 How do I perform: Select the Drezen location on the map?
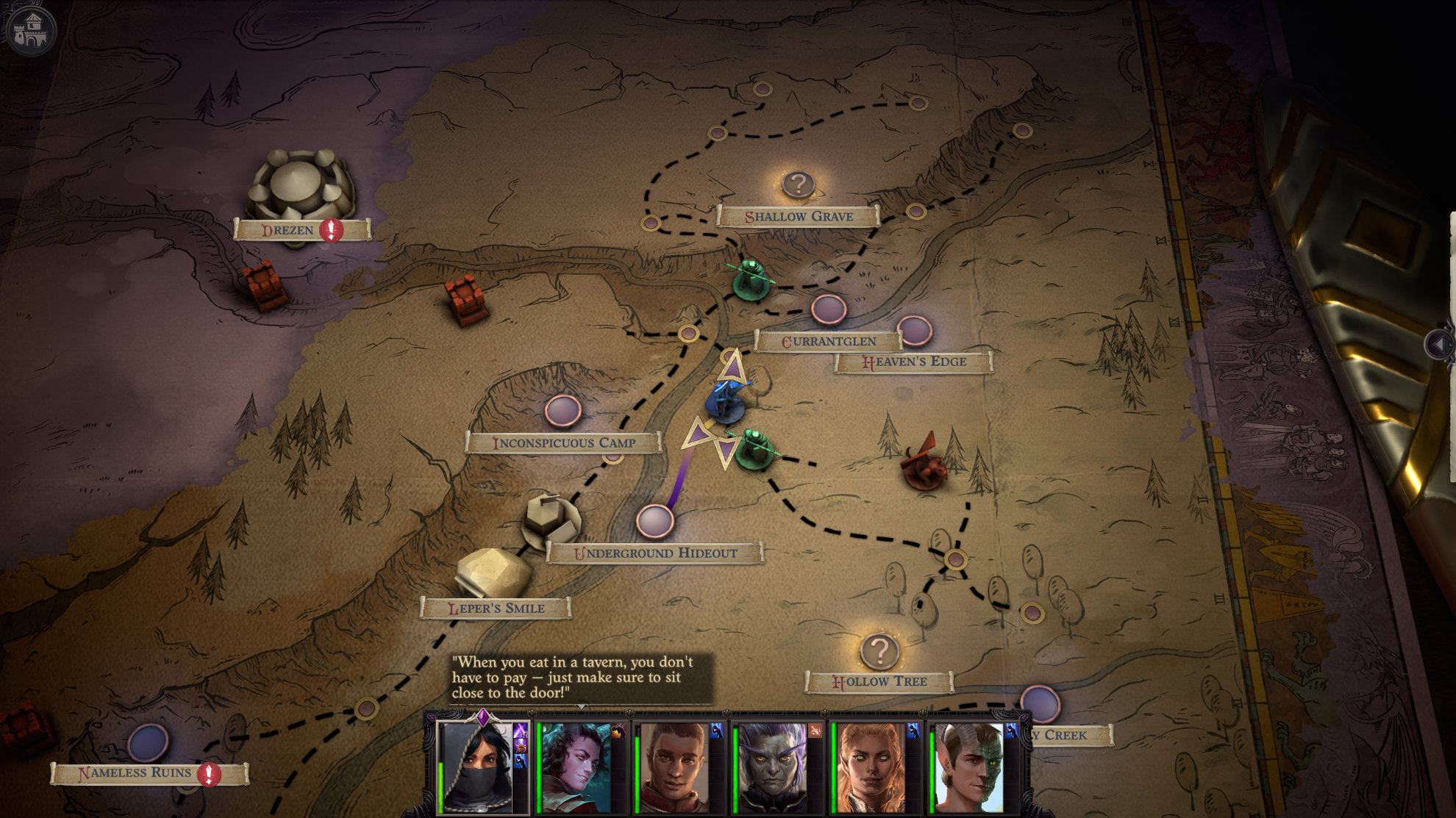pyautogui.click(x=288, y=230)
